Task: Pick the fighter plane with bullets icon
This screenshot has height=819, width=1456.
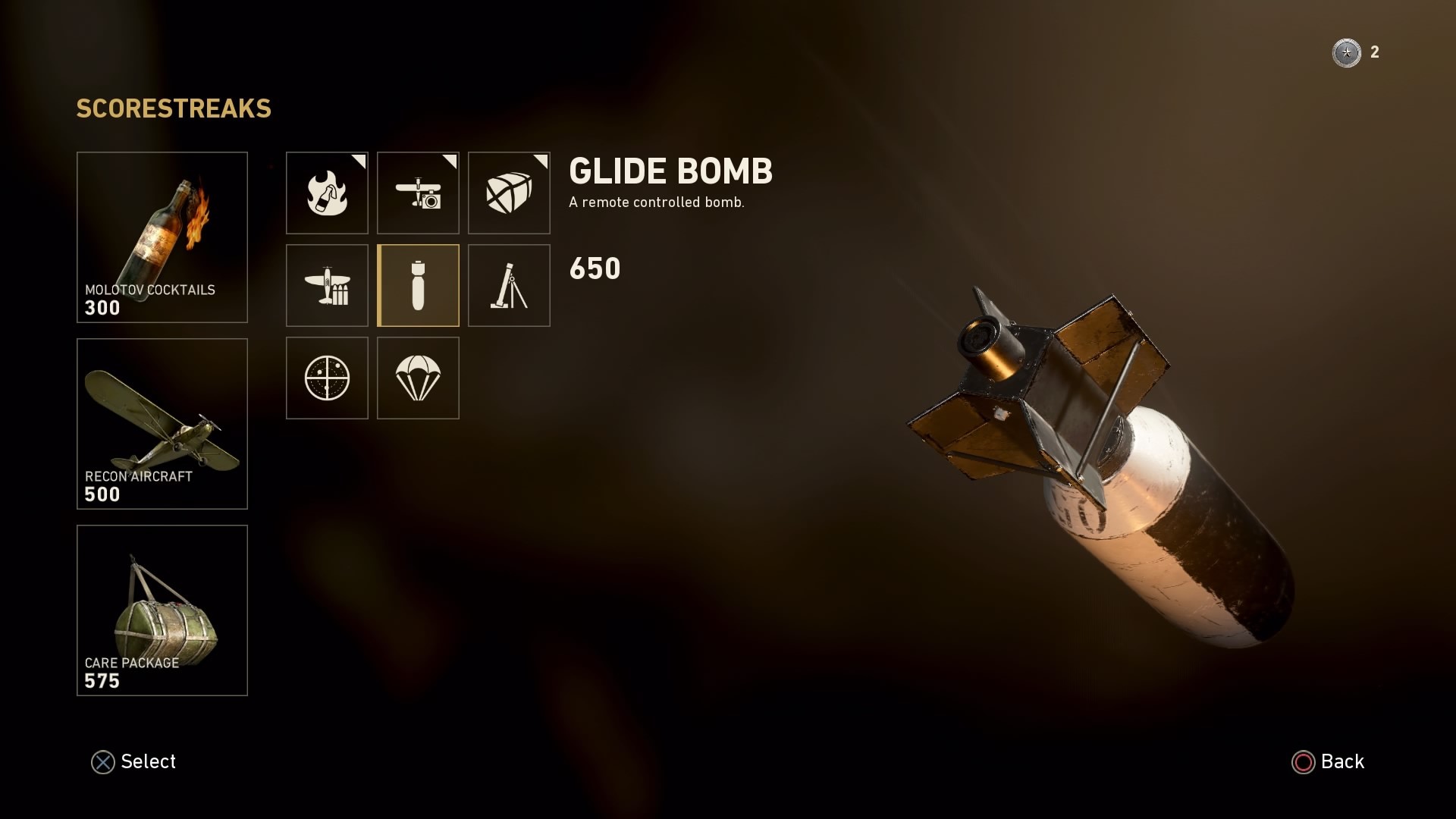Action: point(327,285)
